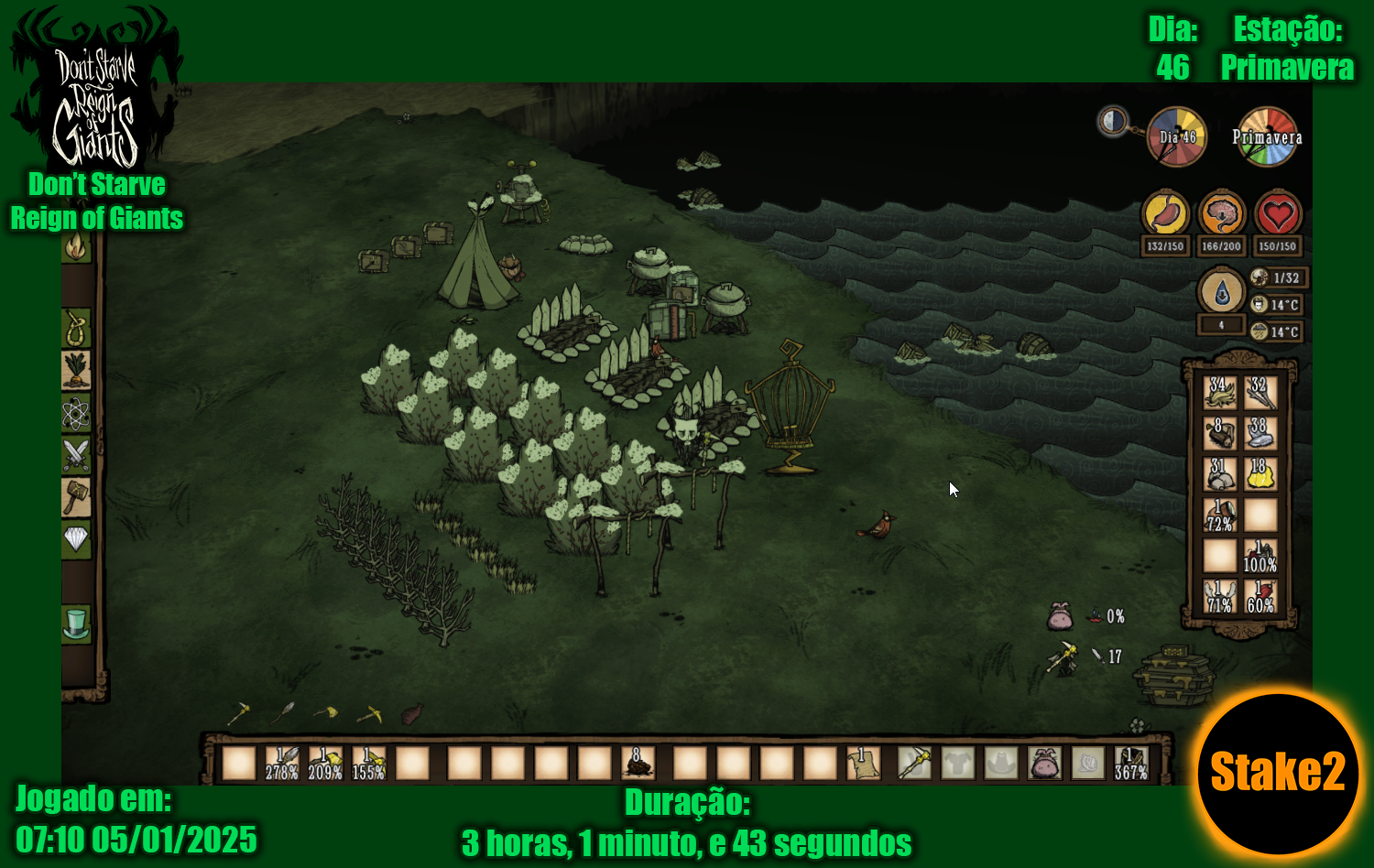
Task: Switch to the Refine diamond crafting tab
Action: click(76, 538)
